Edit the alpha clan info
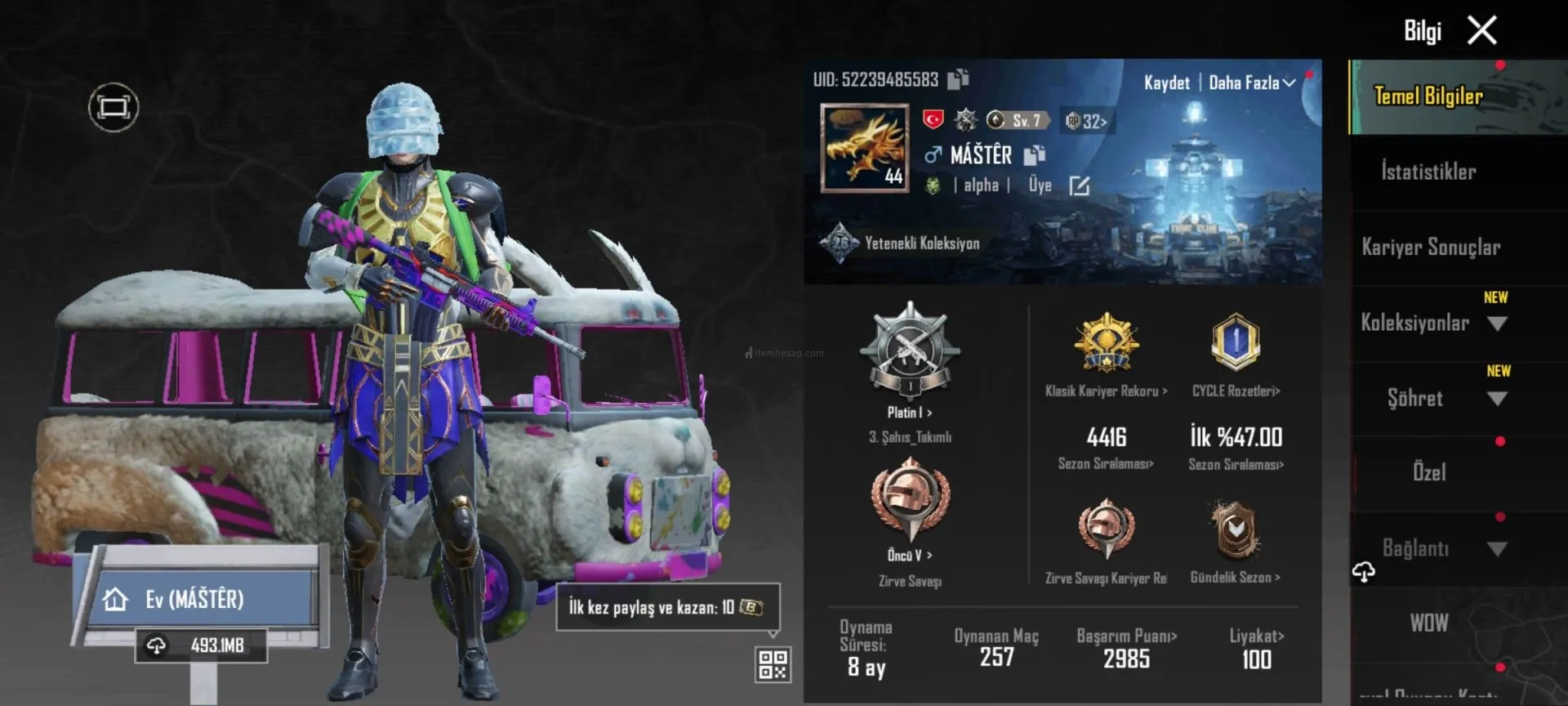Viewport: 1568px width, 706px height. point(1080,186)
